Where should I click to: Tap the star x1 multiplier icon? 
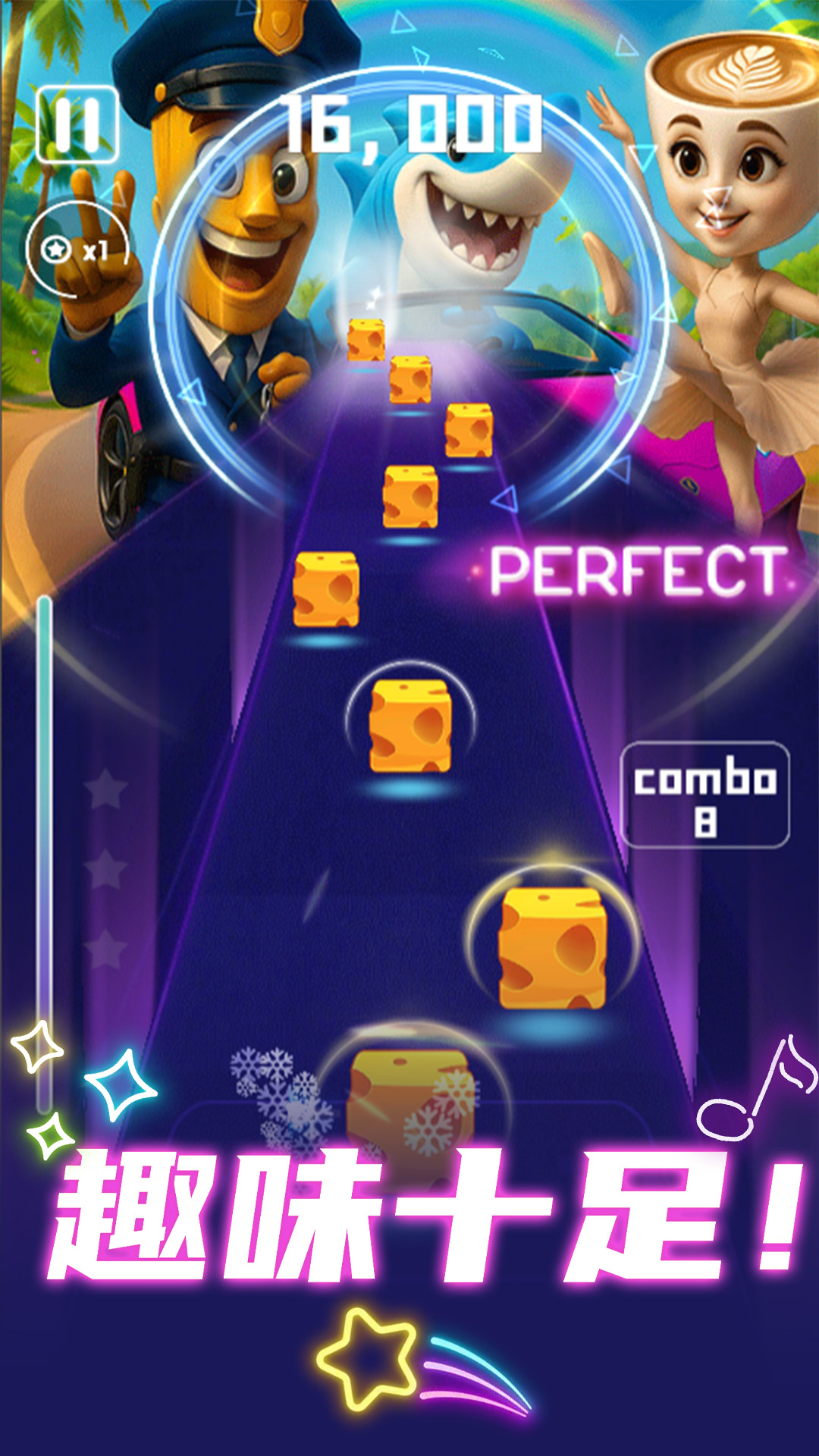(x=74, y=249)
